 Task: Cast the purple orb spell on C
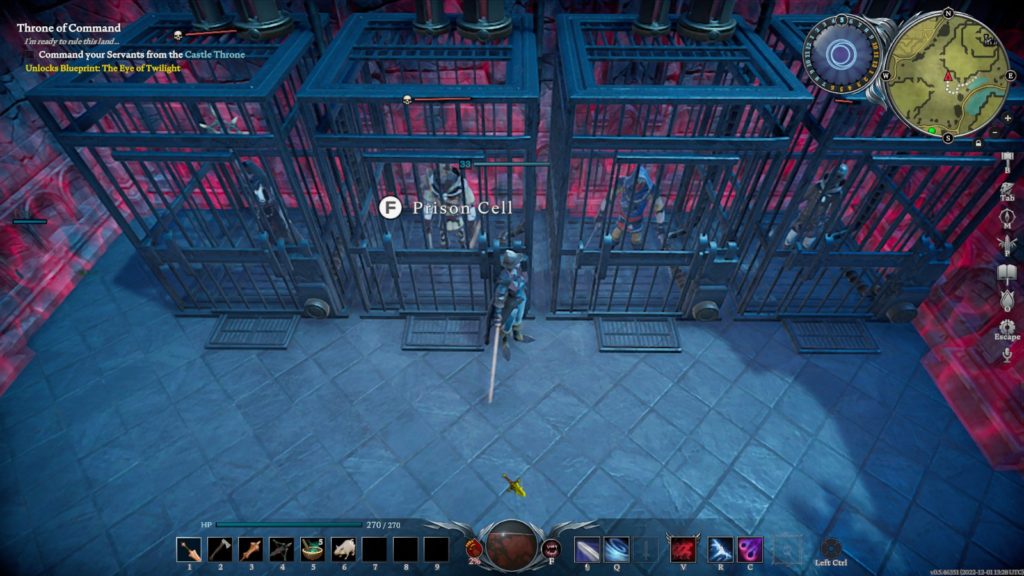tap(750, 549)
